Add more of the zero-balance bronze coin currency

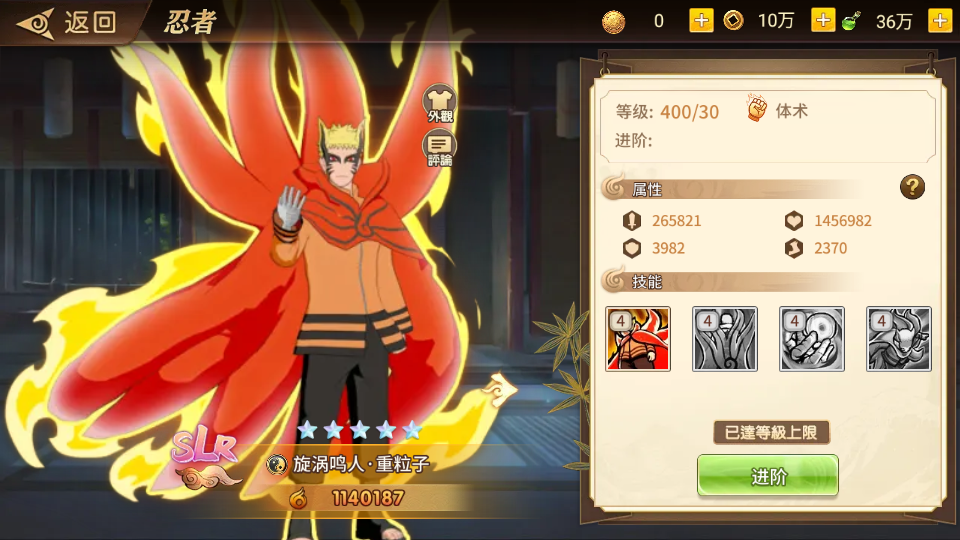point(701,21)
